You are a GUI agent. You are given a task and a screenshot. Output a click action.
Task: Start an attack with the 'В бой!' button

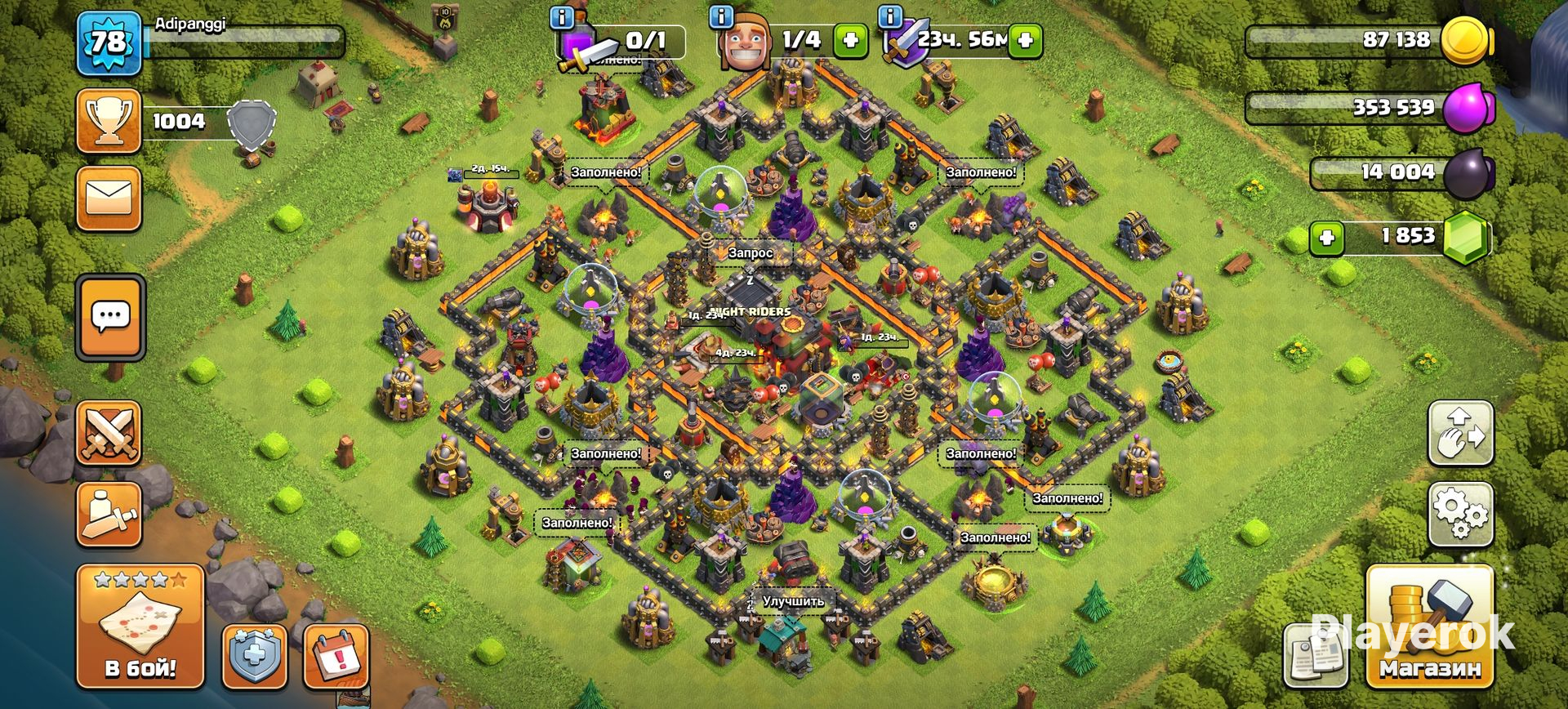(x=140, y=626)
